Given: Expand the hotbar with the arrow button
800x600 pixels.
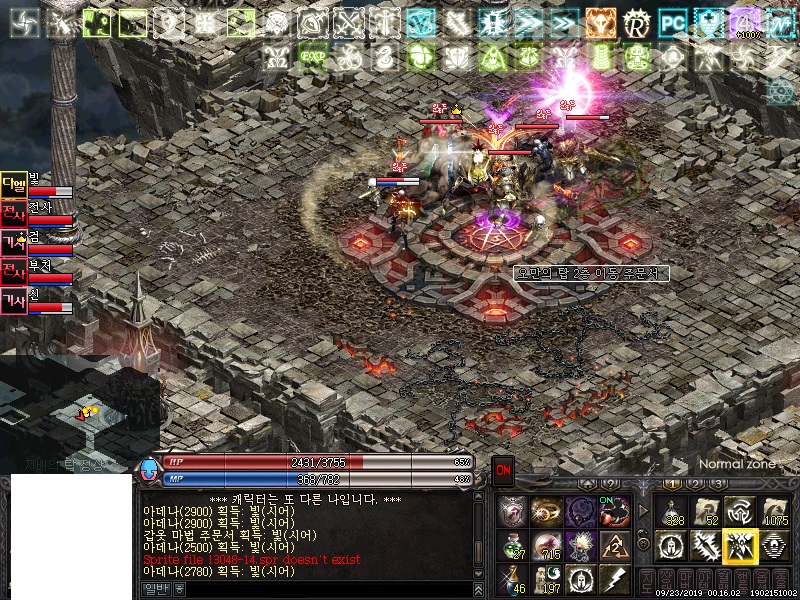Looking at the screenshot, I should click(x=643, y=512).
